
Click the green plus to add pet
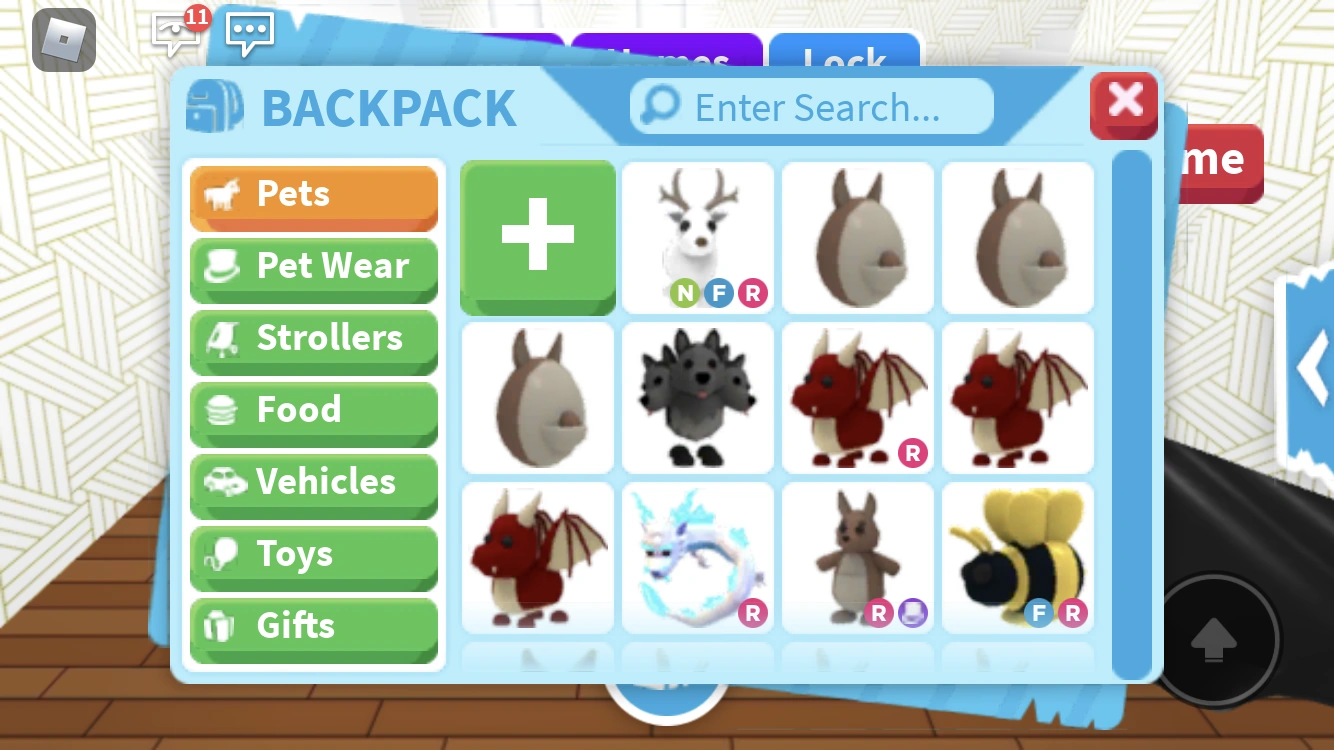tap(537, 237)
